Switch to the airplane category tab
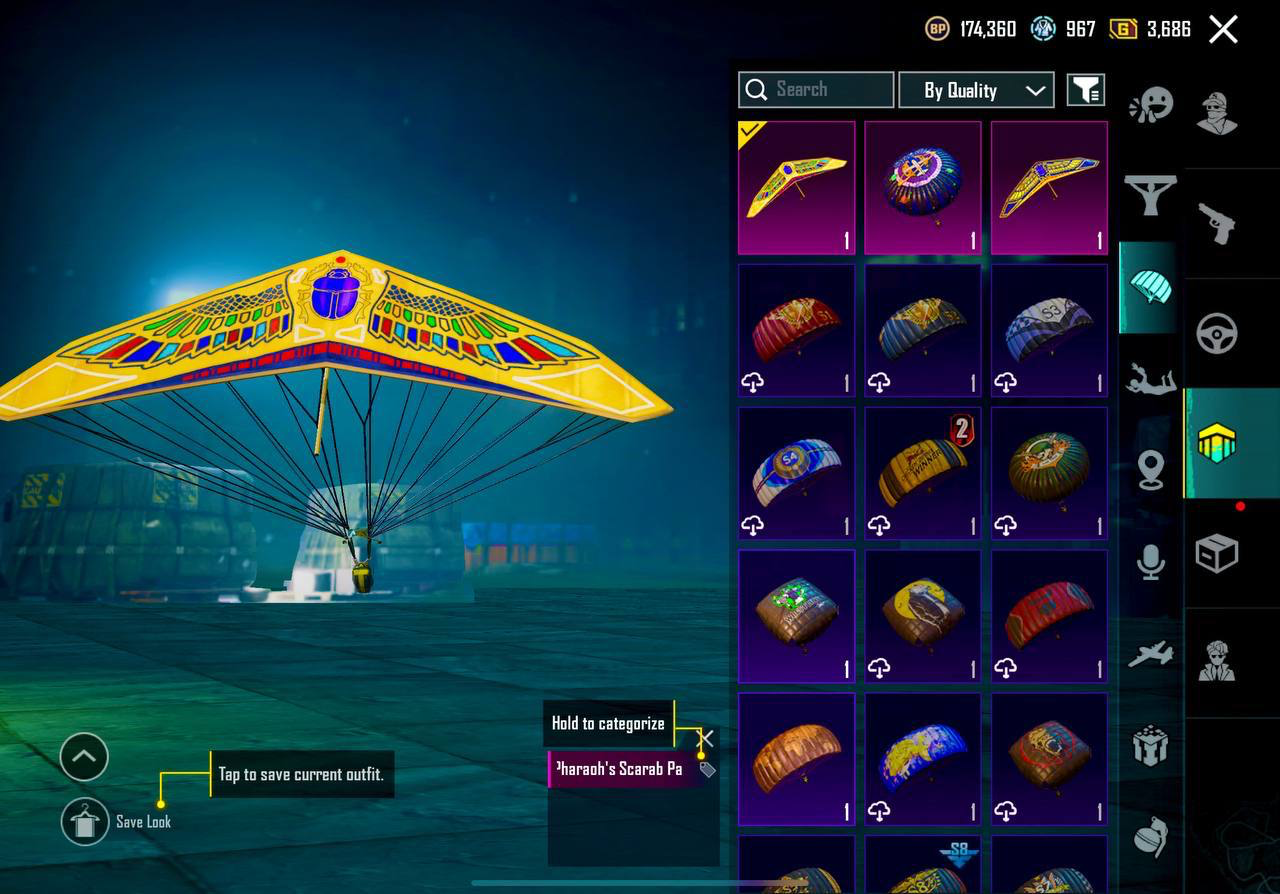 [1150, 654]
